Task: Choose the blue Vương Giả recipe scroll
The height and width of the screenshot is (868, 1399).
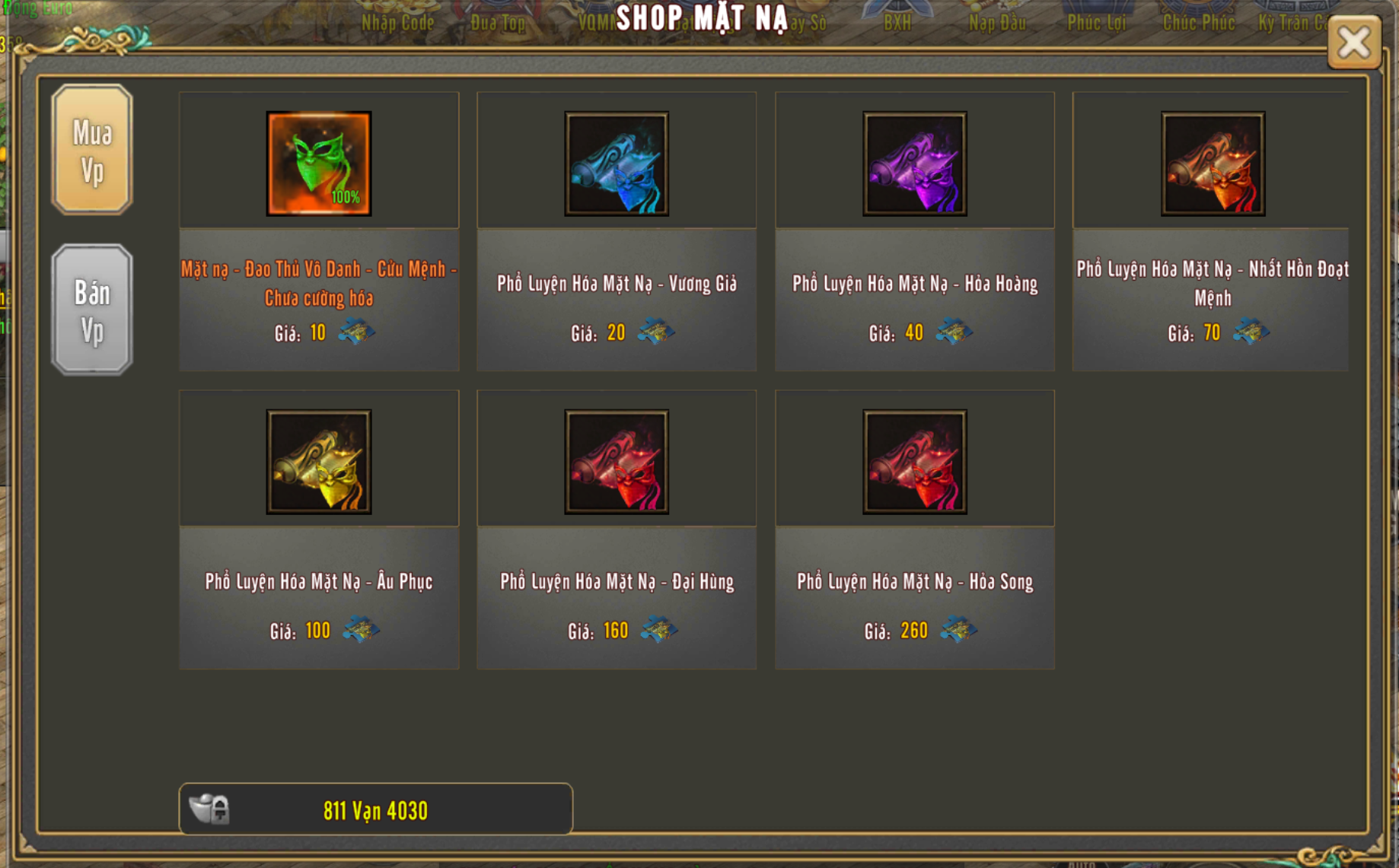Action: 617,164
